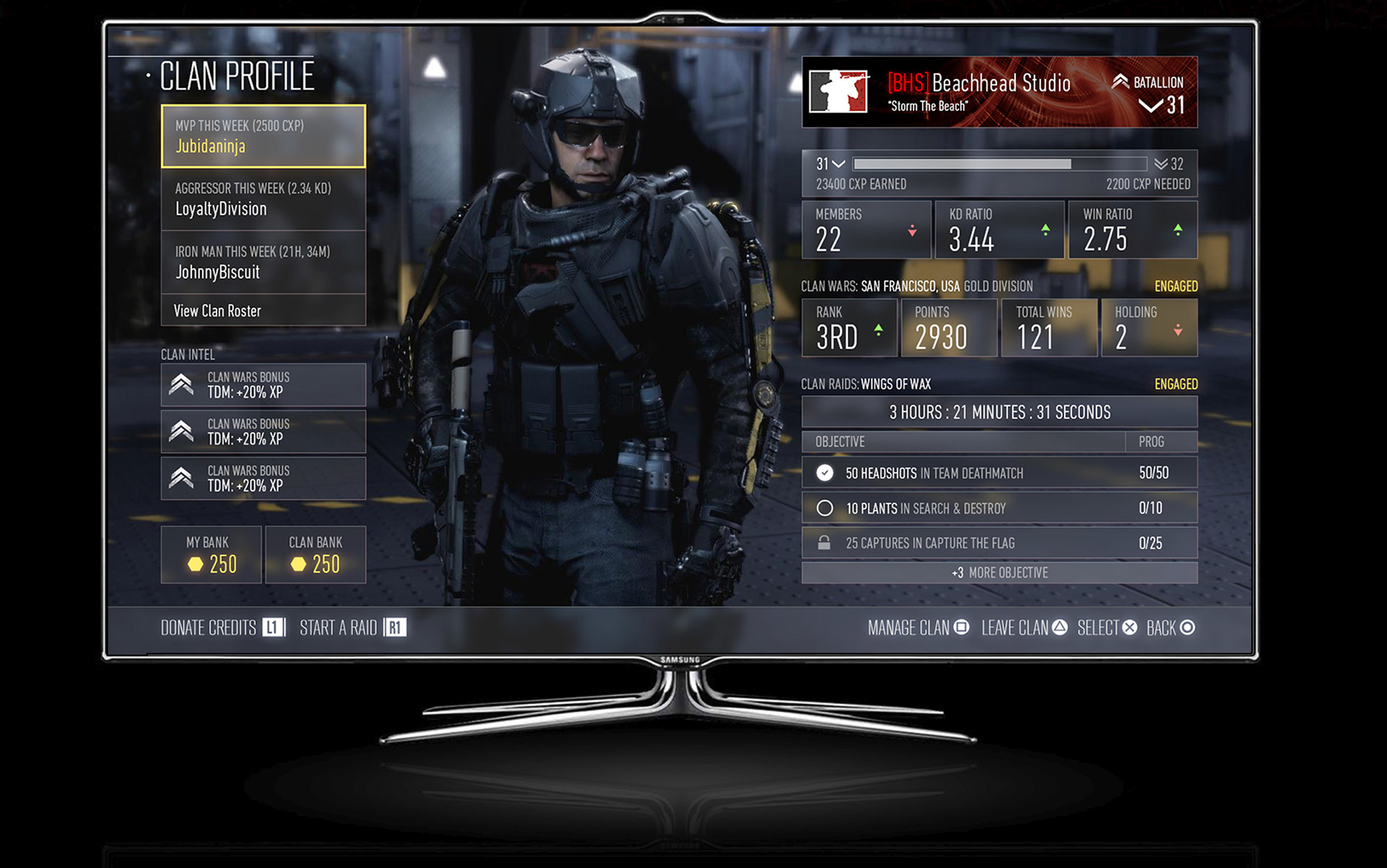Select the MVP This Week Jubidaninja entry
The height and width of the screenshot is (868, 1387).
tap(263, 136)
